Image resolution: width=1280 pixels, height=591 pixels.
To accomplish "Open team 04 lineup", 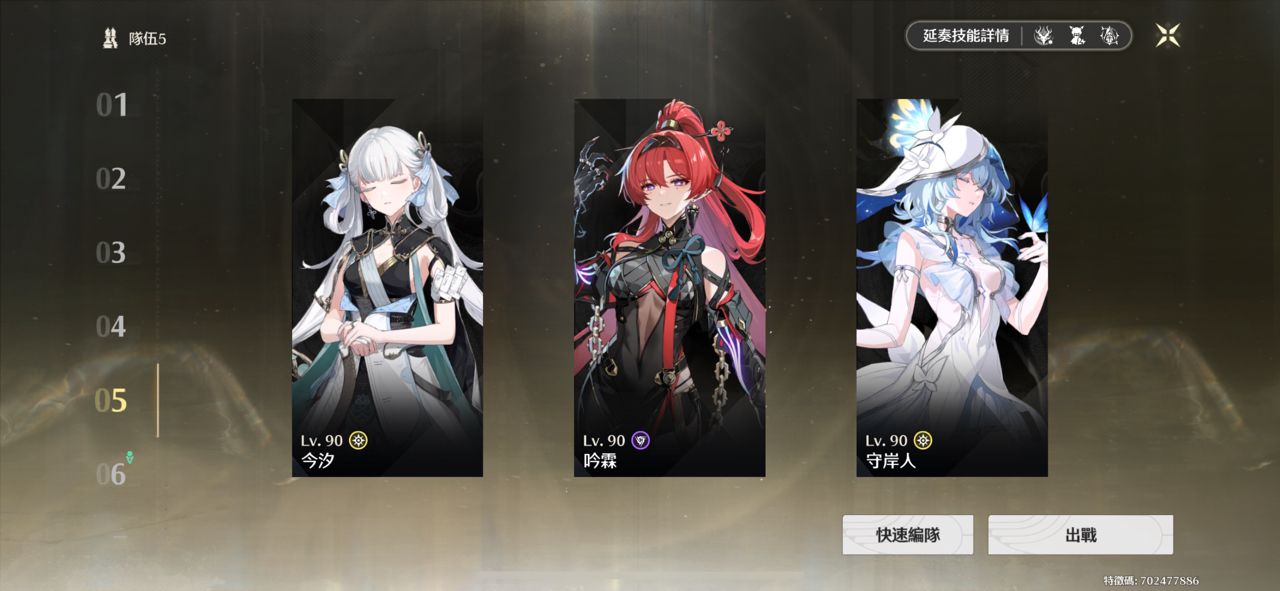I will (x=112, y=327).
